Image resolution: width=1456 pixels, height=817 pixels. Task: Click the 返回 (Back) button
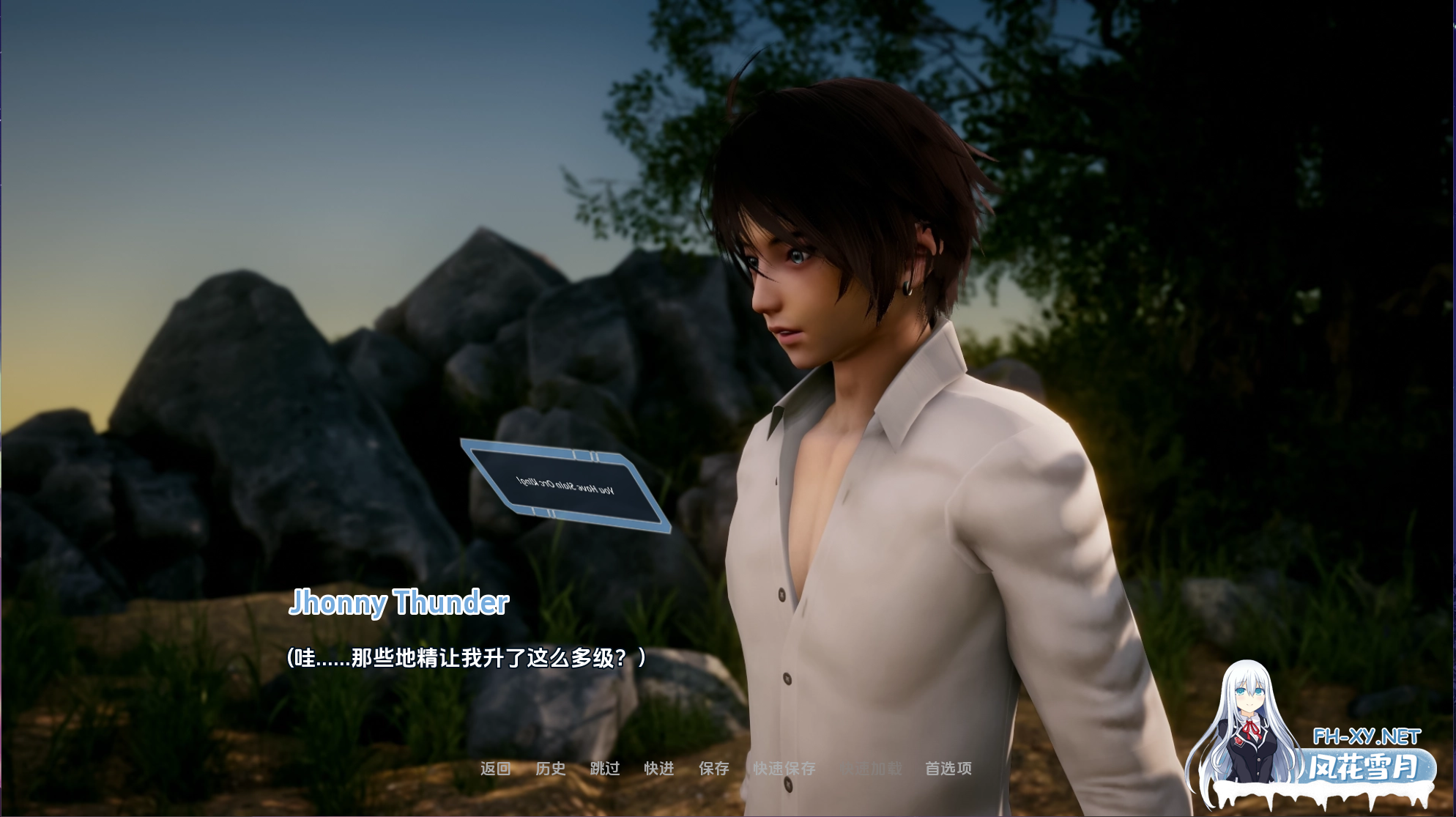495,768
